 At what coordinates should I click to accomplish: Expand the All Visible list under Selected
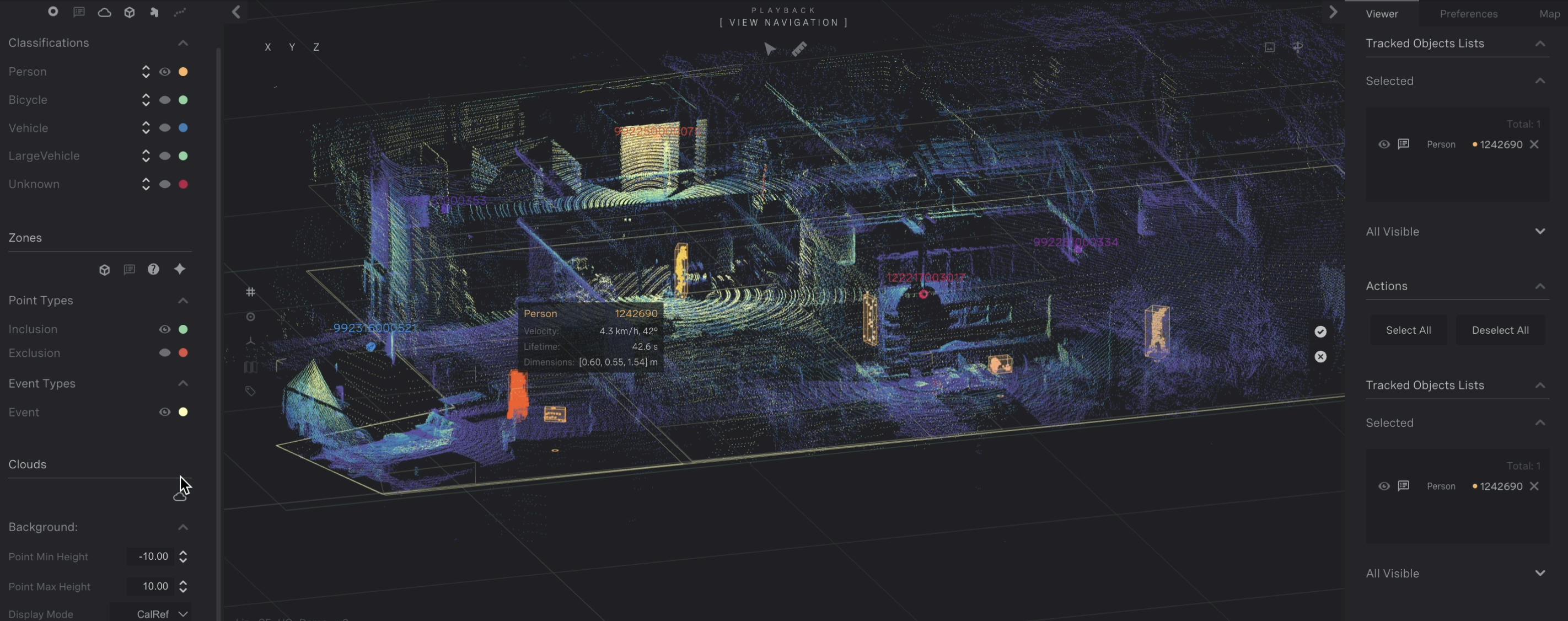point(1540,231)
